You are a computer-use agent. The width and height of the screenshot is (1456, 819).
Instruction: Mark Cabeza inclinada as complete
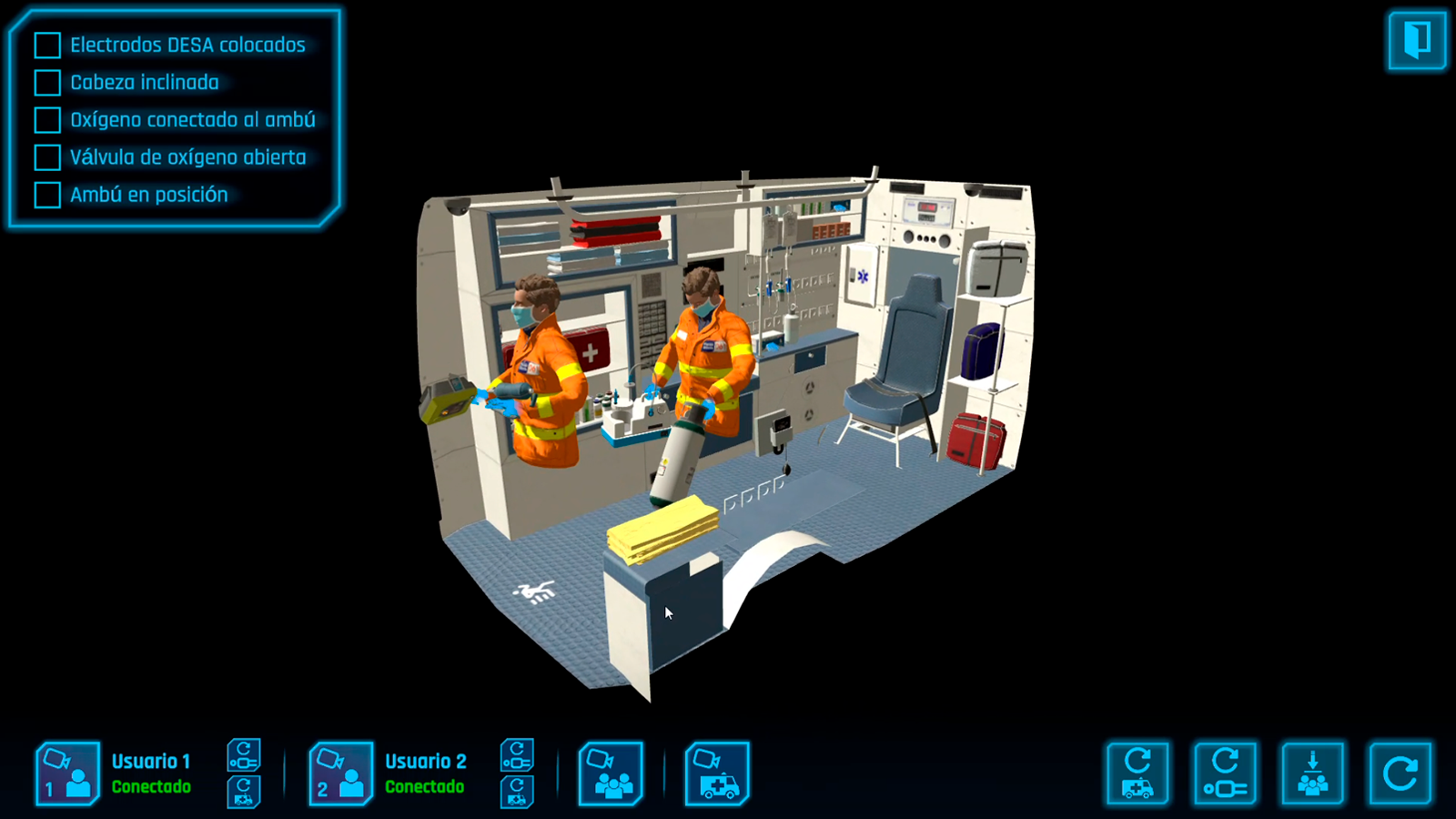tap(45, 83)
